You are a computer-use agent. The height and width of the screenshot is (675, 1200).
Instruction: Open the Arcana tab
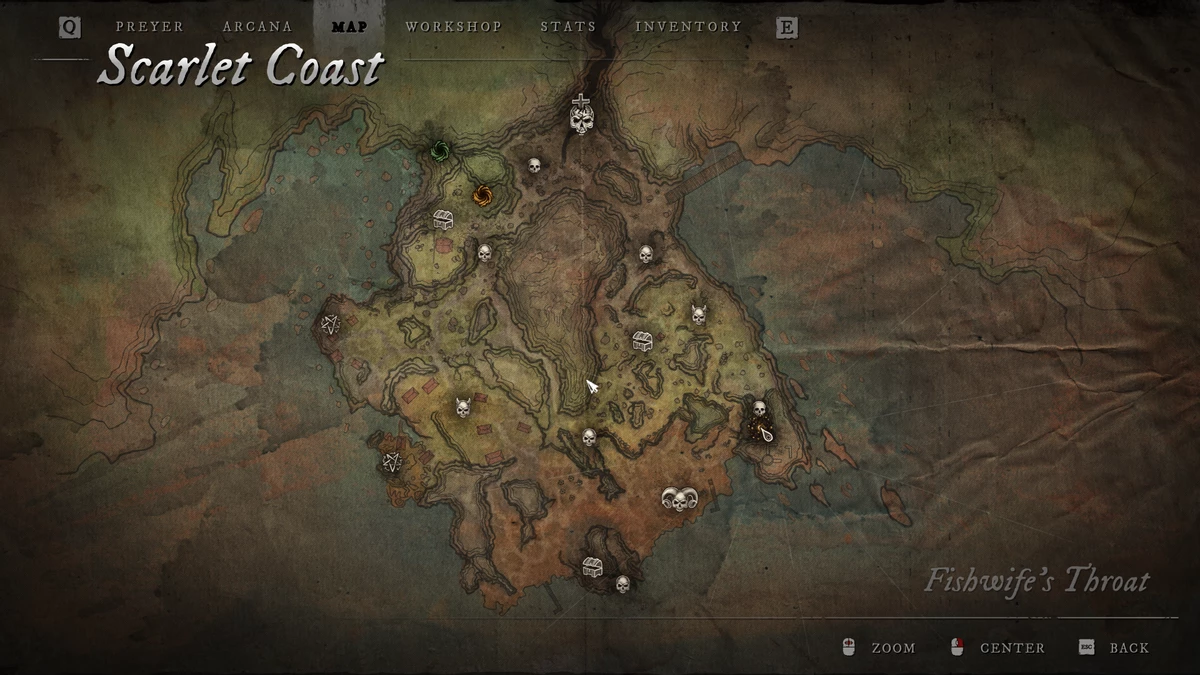click(x=258, y=27)
